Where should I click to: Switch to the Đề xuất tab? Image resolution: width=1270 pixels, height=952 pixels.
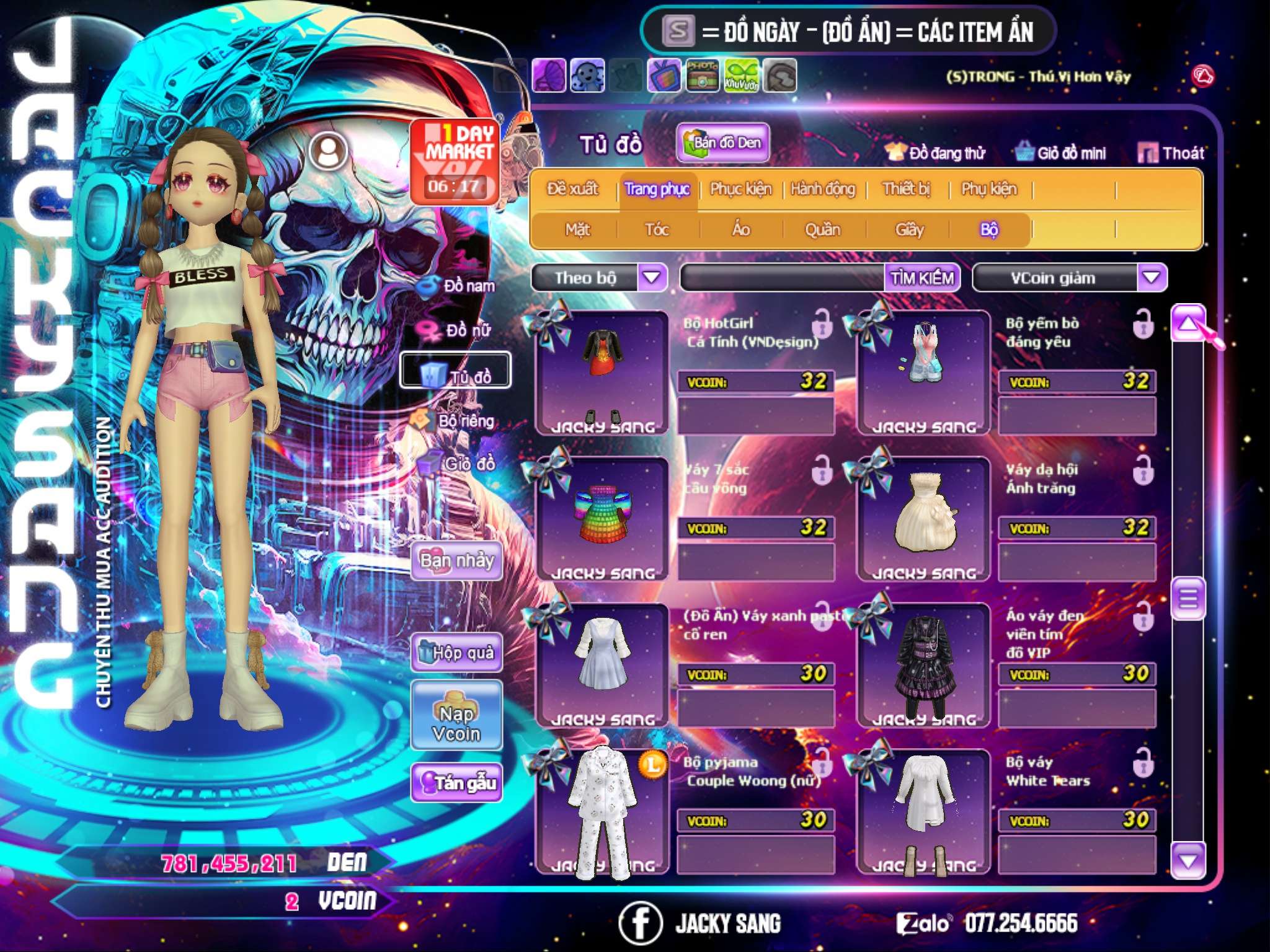pos(572,188)
